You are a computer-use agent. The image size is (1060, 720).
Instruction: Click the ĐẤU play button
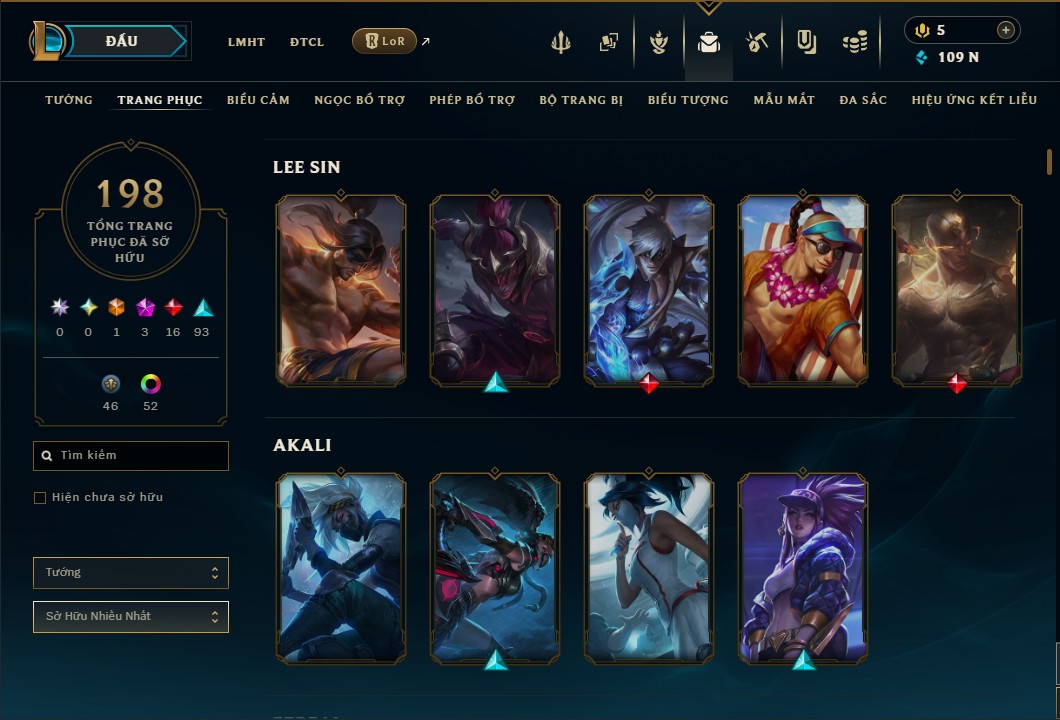pos(121,41)
